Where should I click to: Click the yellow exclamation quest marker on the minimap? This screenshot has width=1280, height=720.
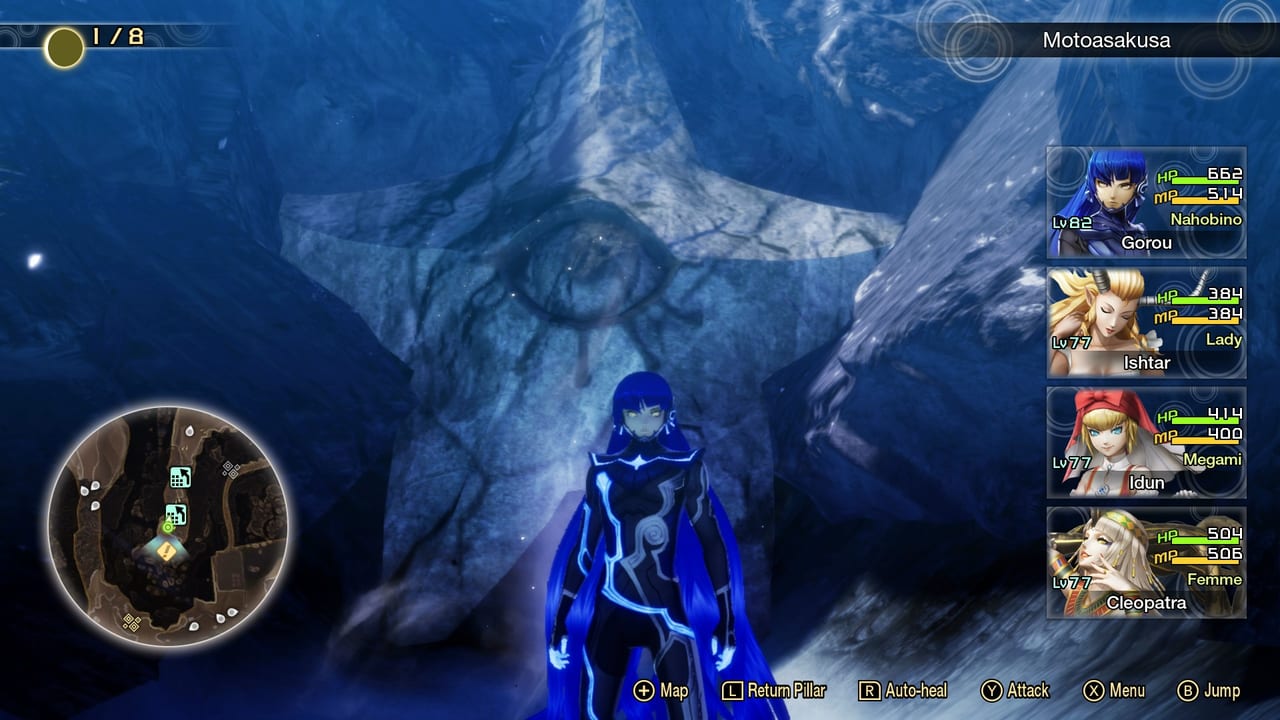tap(166, 552)
